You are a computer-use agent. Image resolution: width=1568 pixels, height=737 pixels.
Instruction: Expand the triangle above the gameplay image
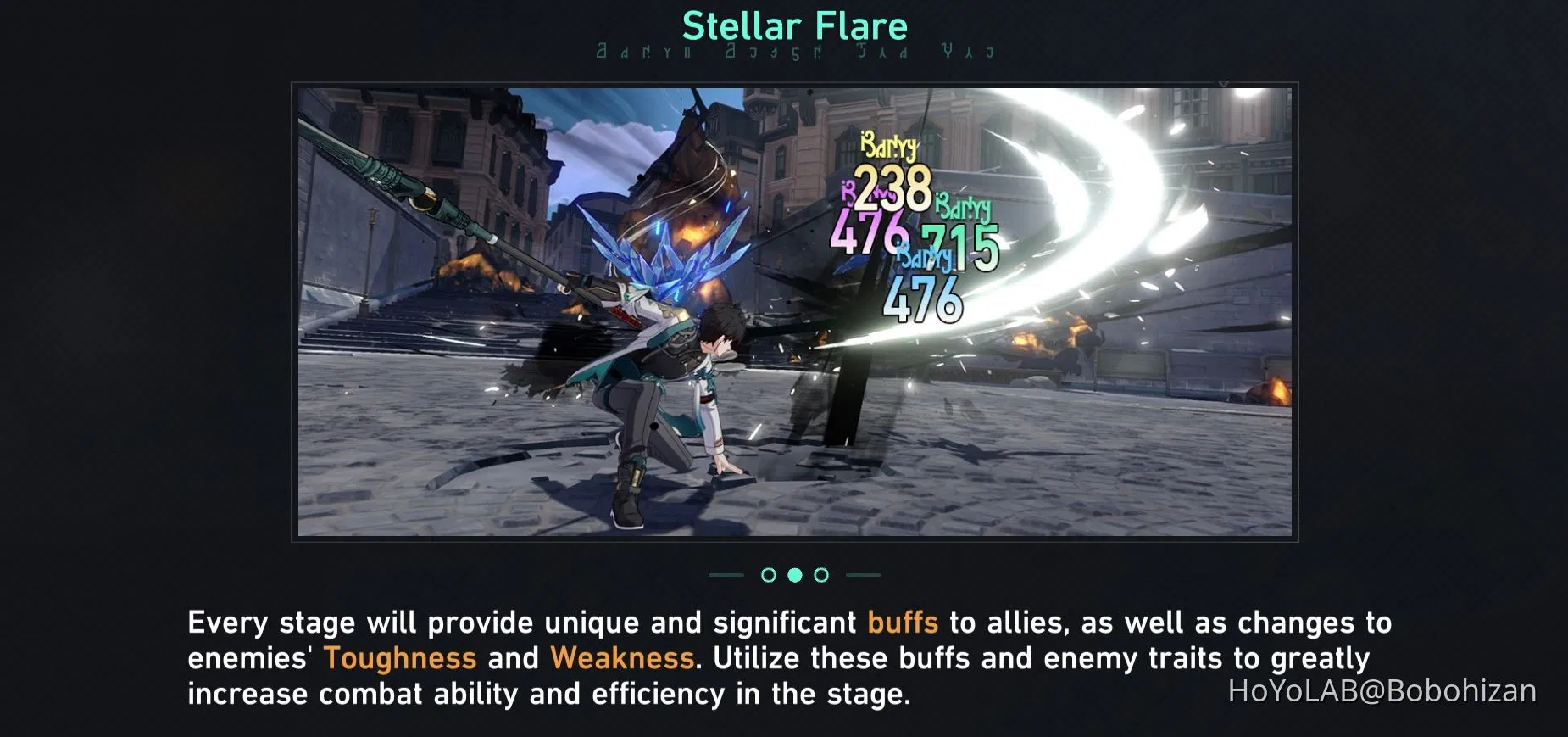coord(1224,83)
